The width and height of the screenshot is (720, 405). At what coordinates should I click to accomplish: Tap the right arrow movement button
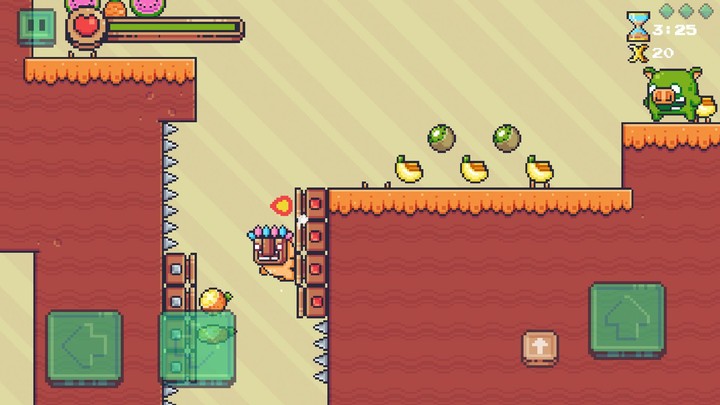[198, 347]
